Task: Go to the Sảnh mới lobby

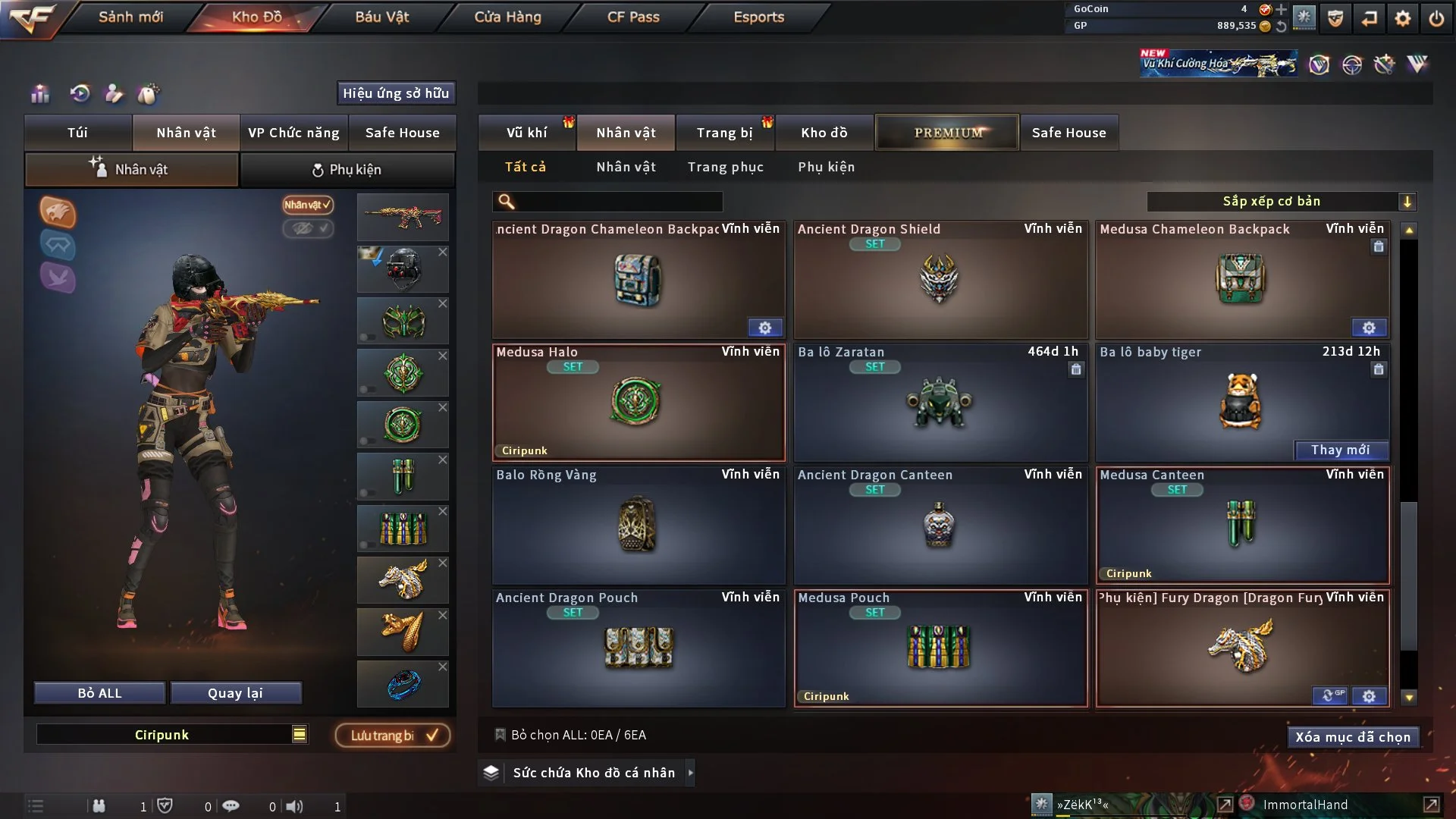Action: [x=130, y=17]
